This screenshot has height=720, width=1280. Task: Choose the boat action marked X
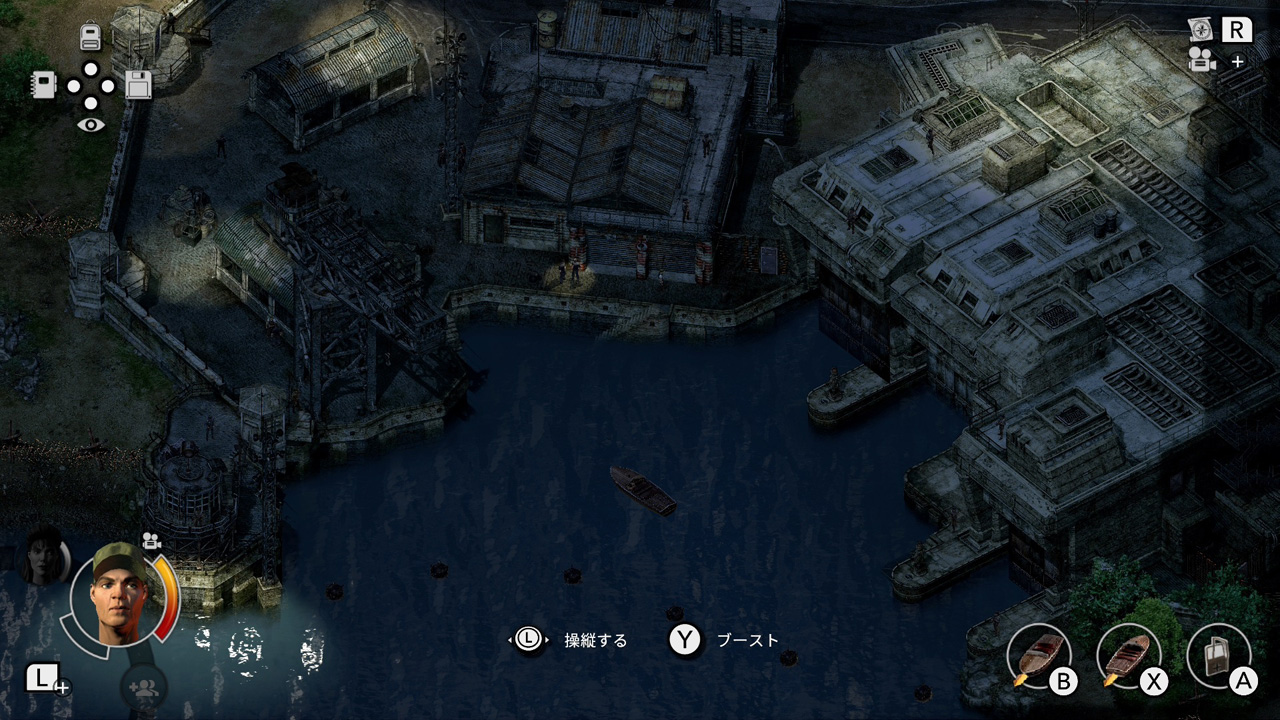tap(1127, 657)
